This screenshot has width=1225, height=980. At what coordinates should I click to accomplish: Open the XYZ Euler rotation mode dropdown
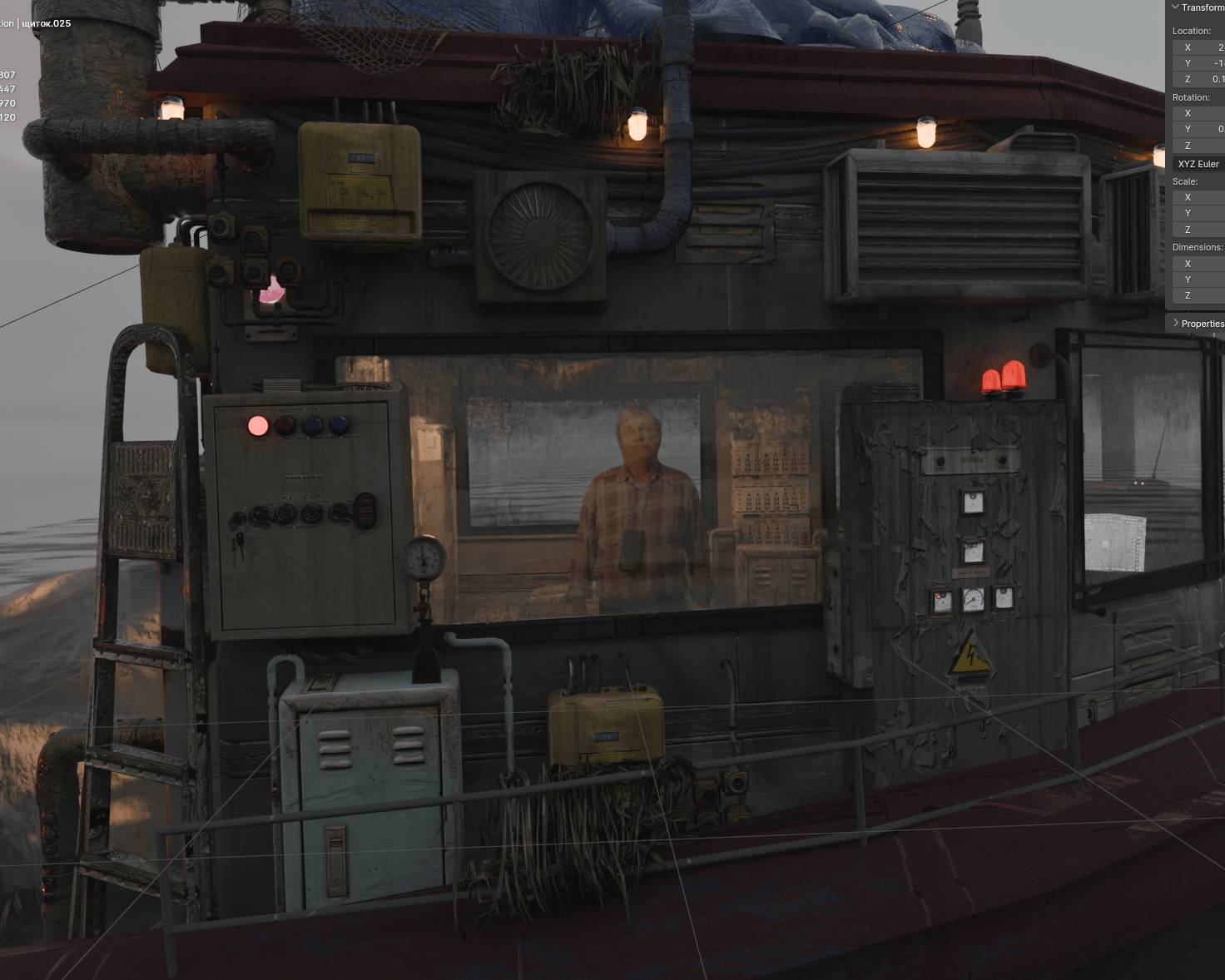pos(1198,164)
